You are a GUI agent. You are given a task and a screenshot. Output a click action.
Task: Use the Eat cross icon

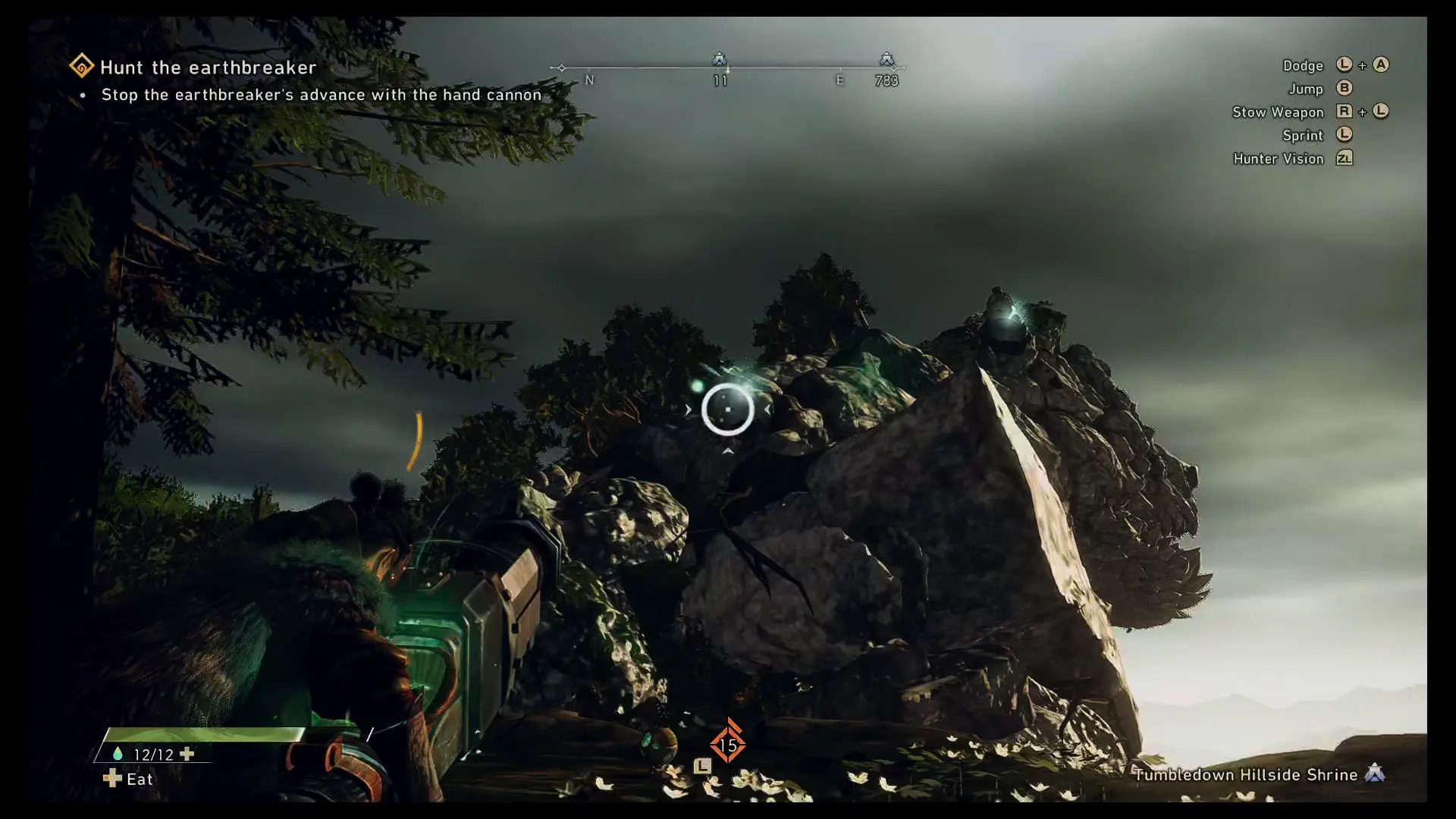(112, 779)
